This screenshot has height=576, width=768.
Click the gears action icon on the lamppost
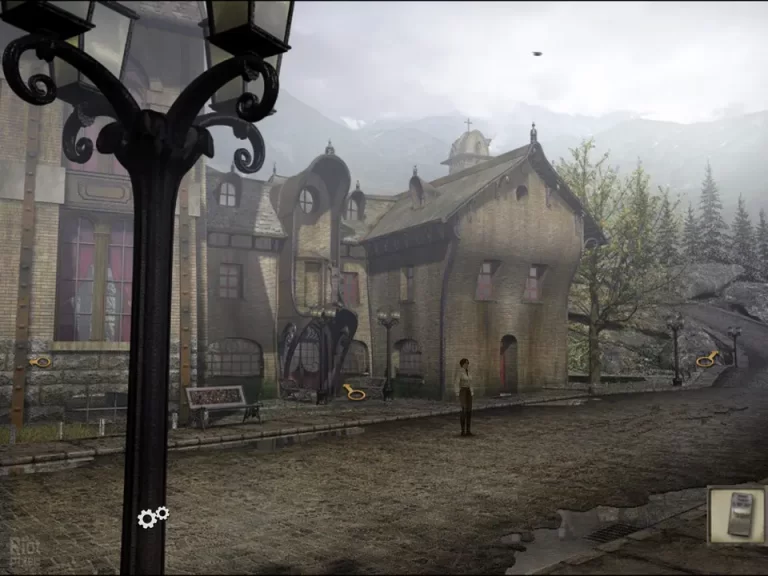[x=153, y=517]
